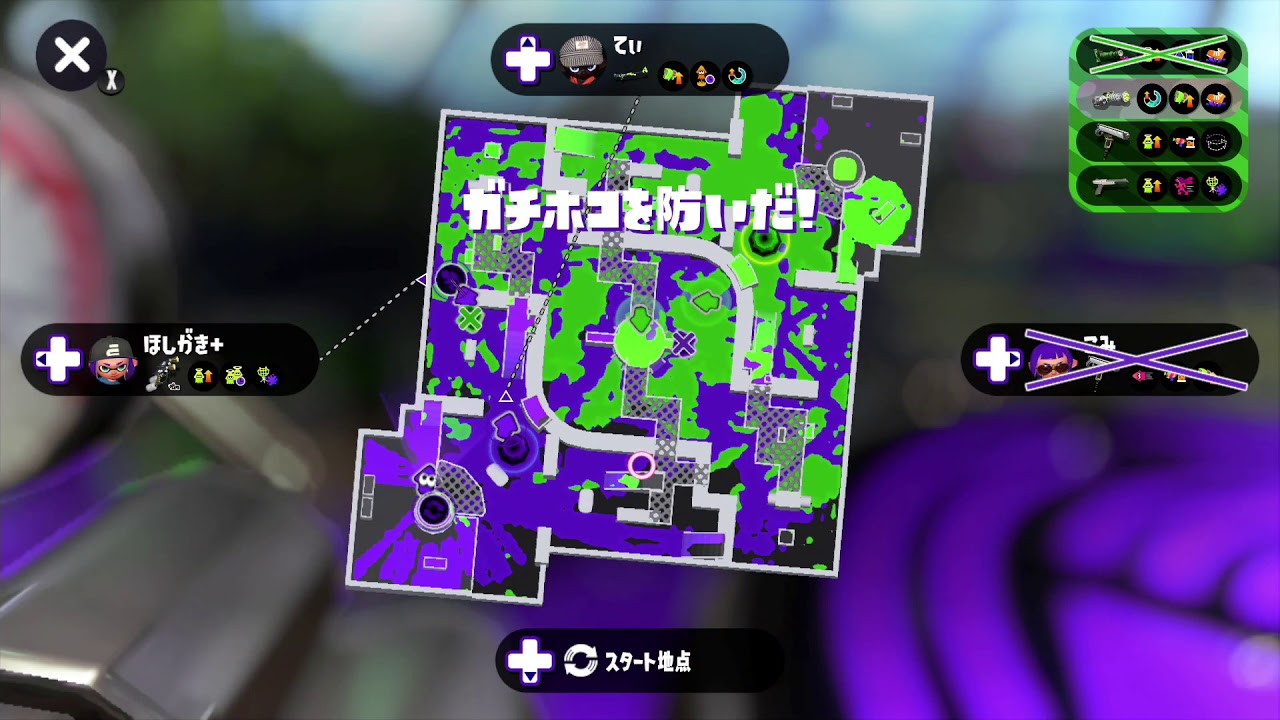Click the X close button top left
The height and width of the screenshot is (720, 1280).
click(70, 57)
